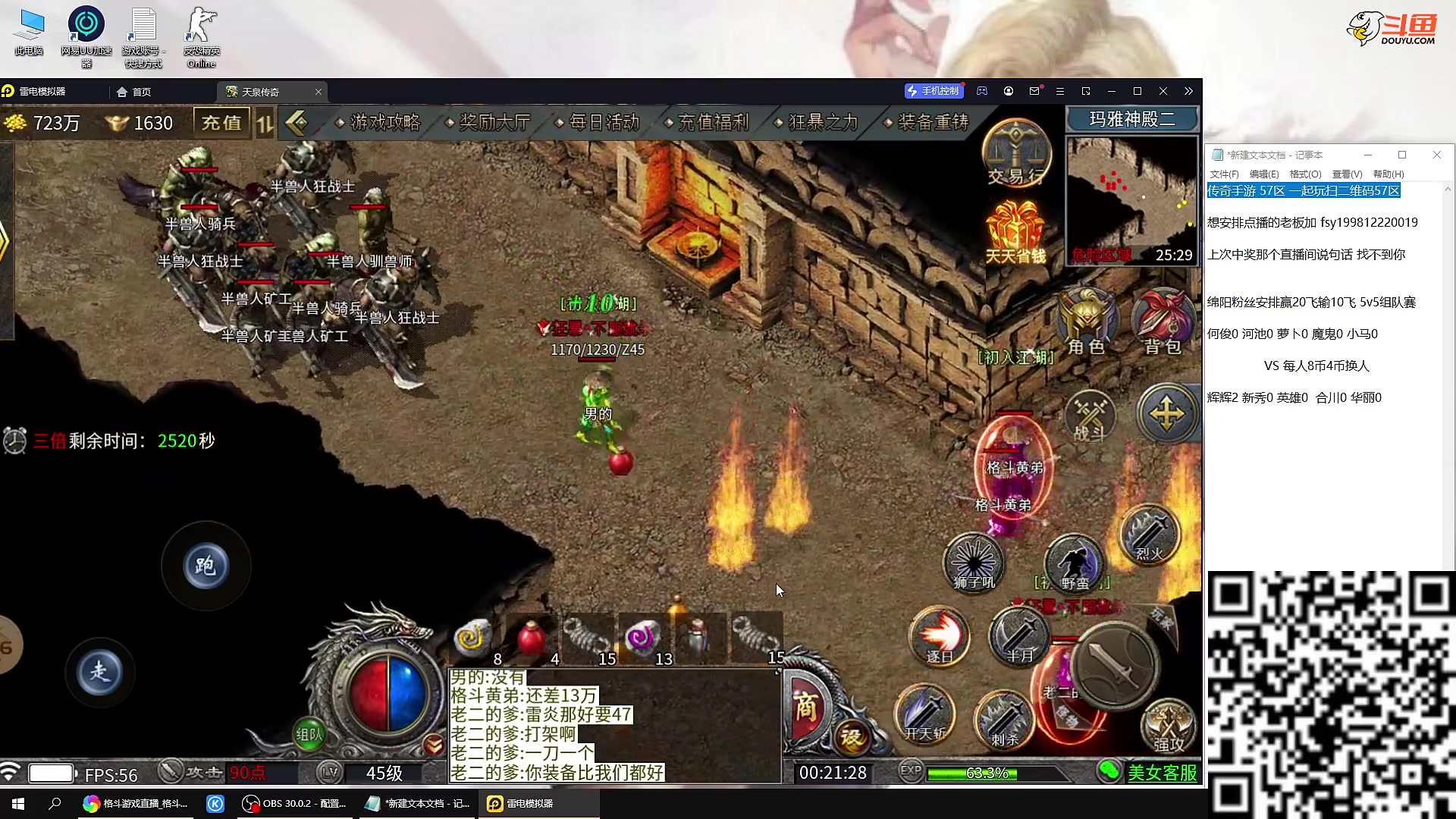Open the 天天省钱 gift box icon
This screenshot has width=1456, height=819.
[x=1015, y=233]
